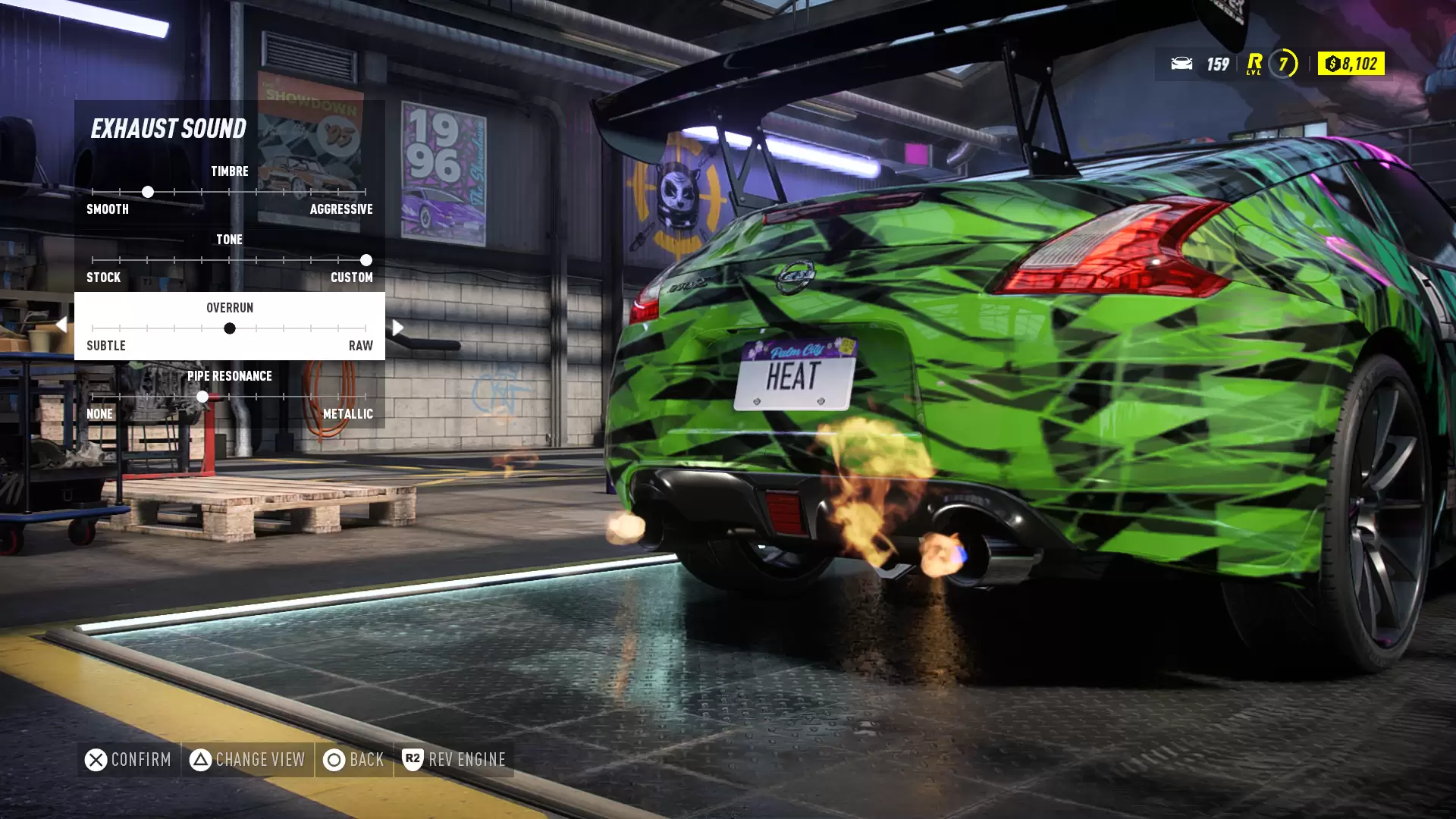Choose the Pipe Resonance slider

click(x=229, y=396)
